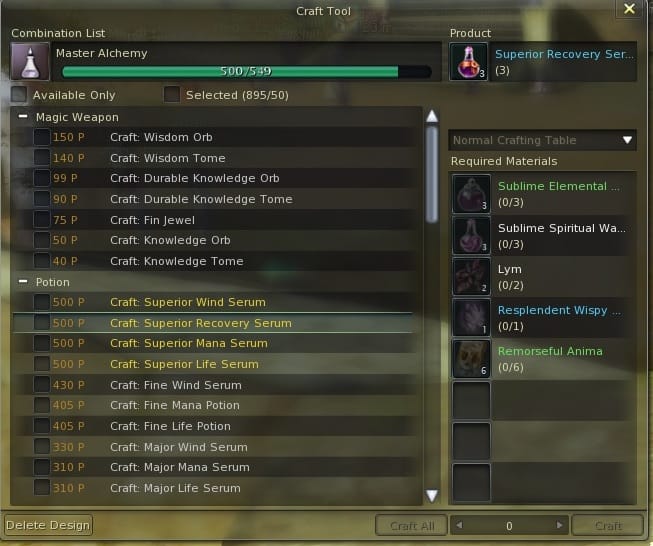Close the Craft Tool window
The height and width of the screenshot is (546, 653).
[629, 9]
